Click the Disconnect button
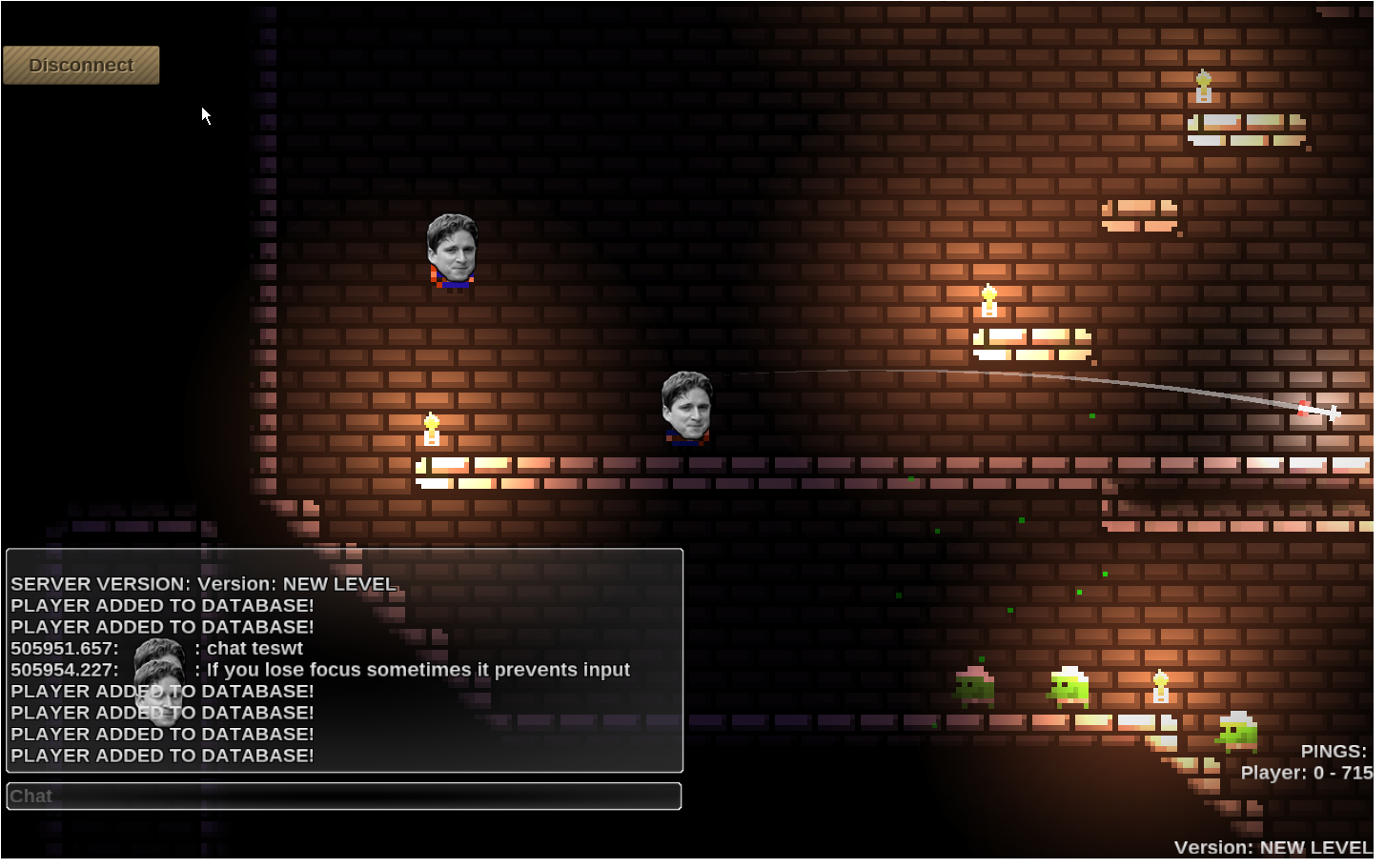 tap(81, 66)
